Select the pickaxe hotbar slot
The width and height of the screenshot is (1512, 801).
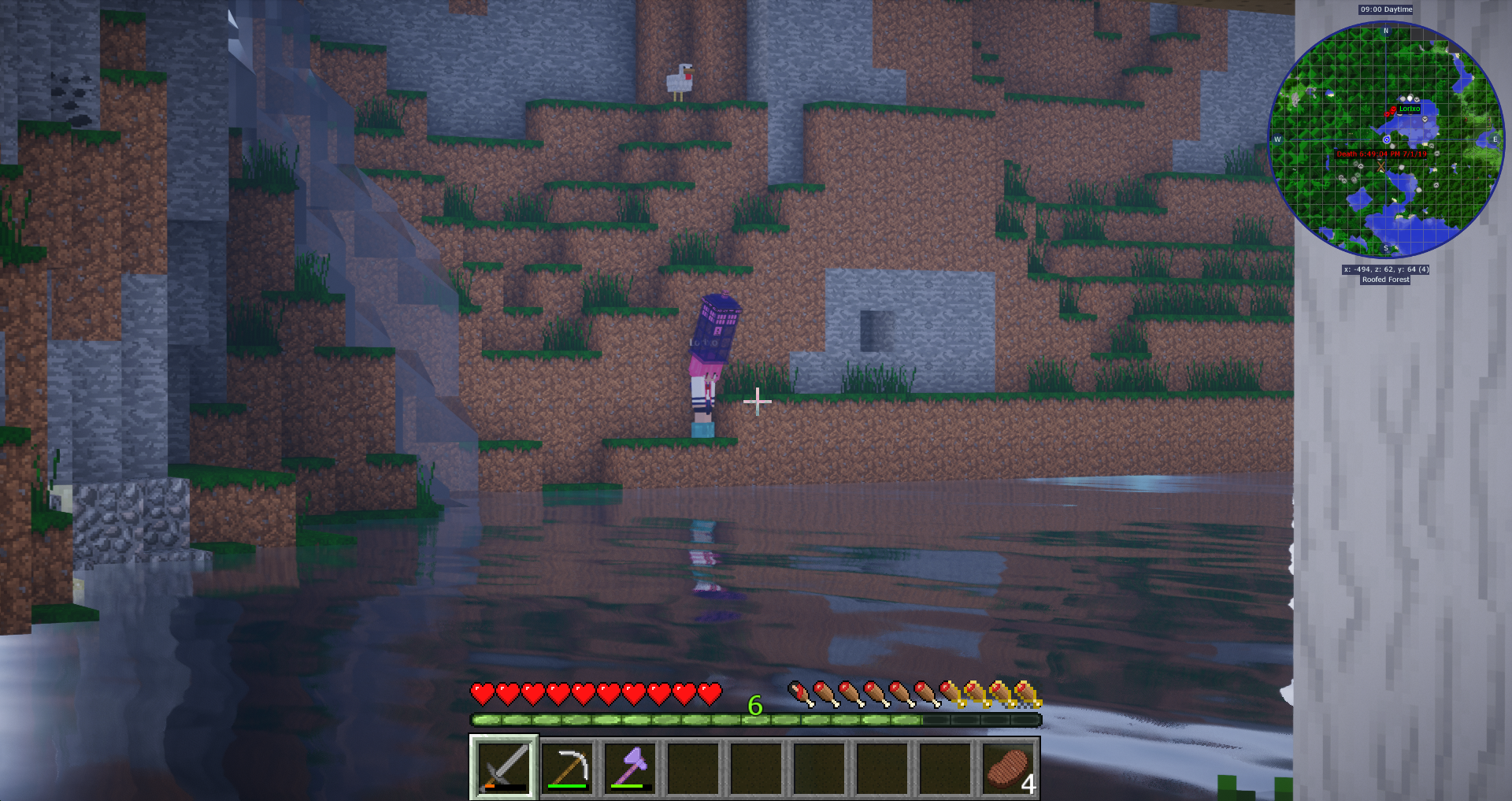(568, 767)
